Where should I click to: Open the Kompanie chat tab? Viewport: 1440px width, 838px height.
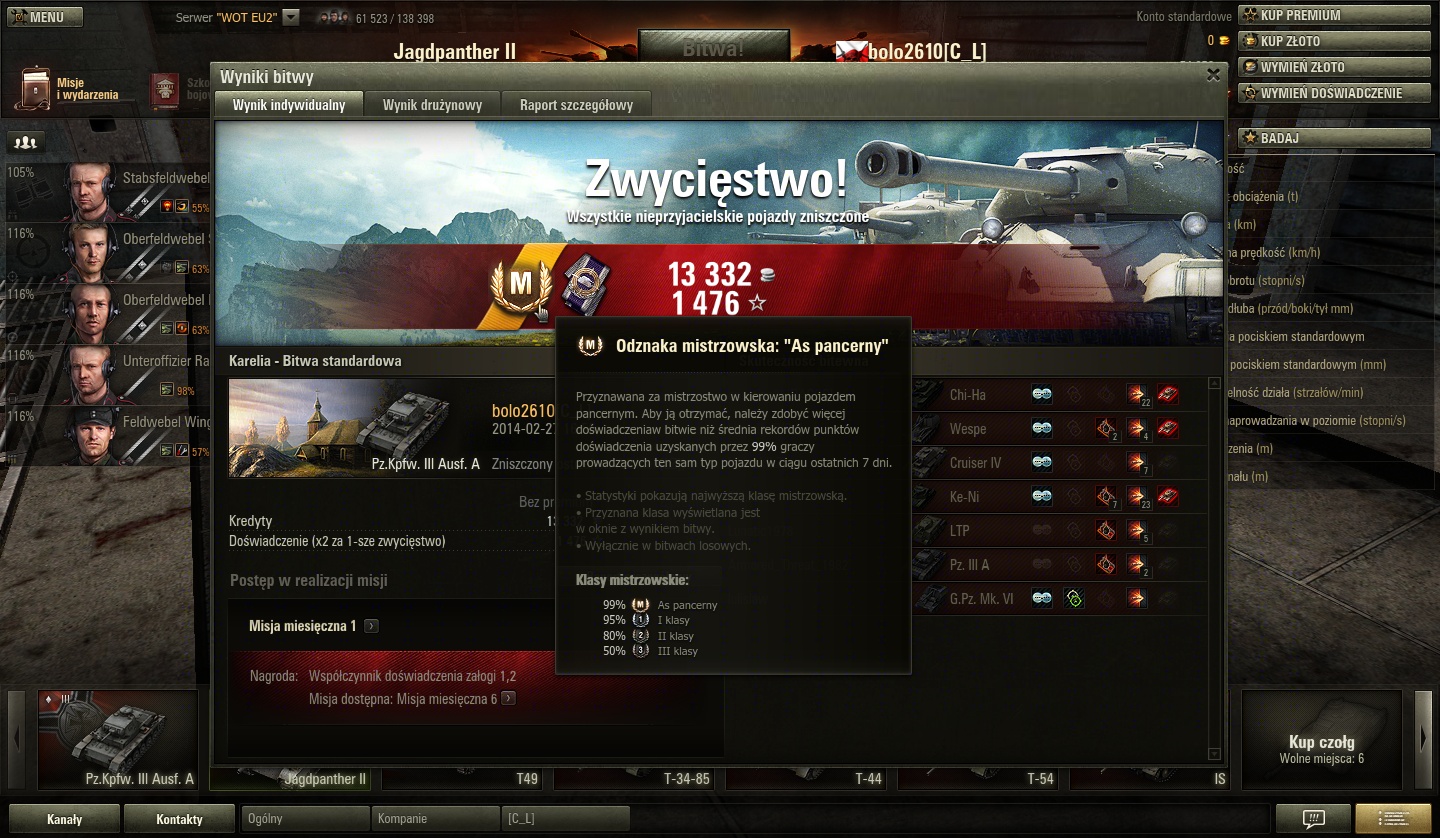(434, 819)
